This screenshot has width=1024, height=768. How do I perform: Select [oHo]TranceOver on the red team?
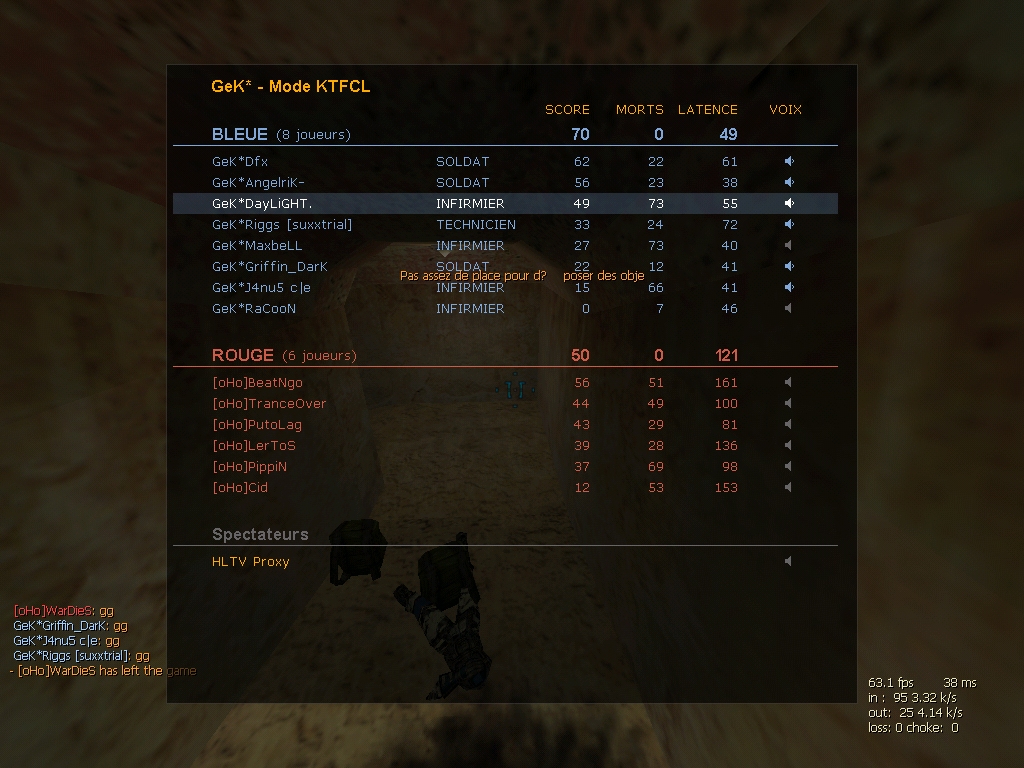[x=269, y=403]
